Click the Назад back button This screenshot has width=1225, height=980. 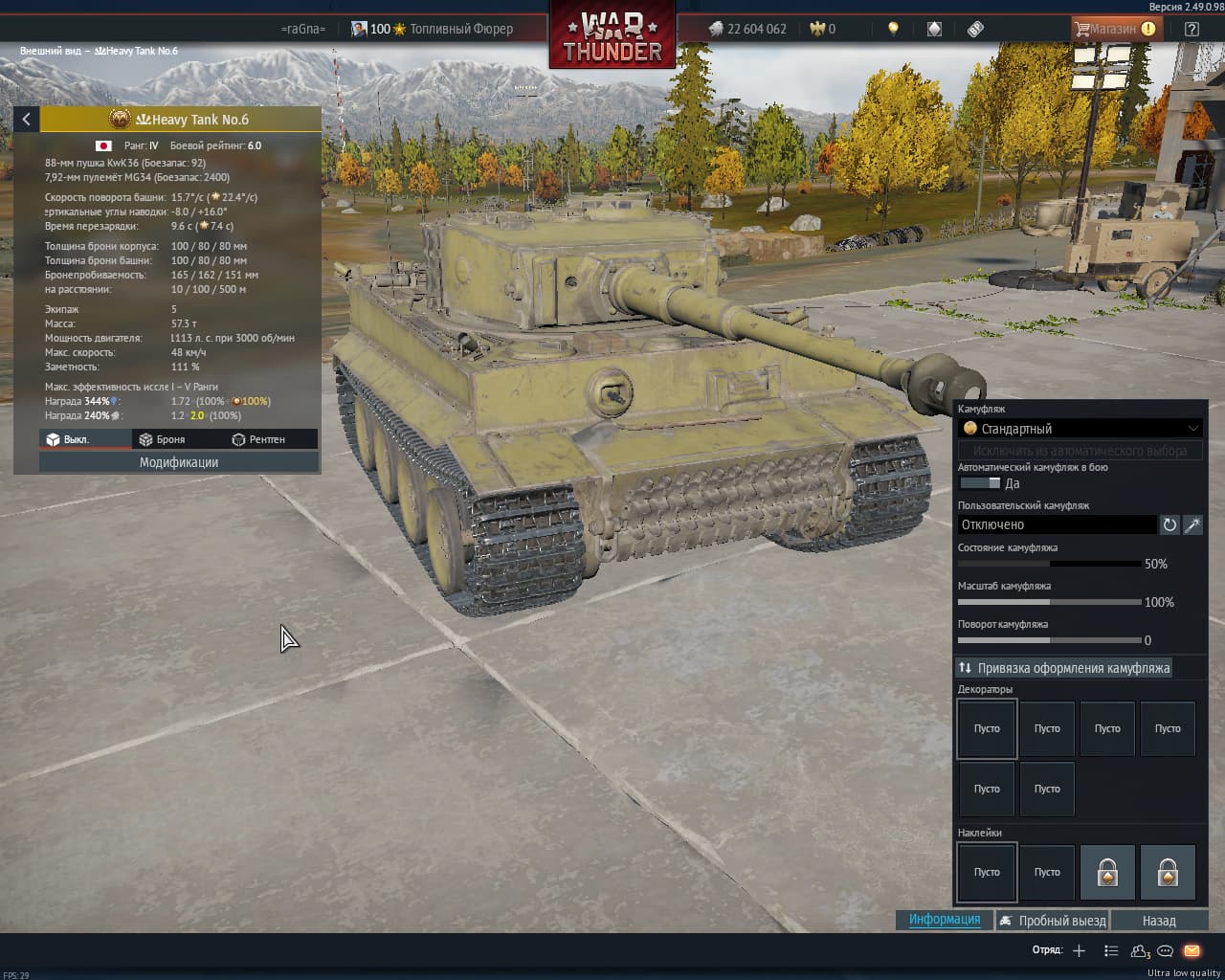(x=1159, y=921)
